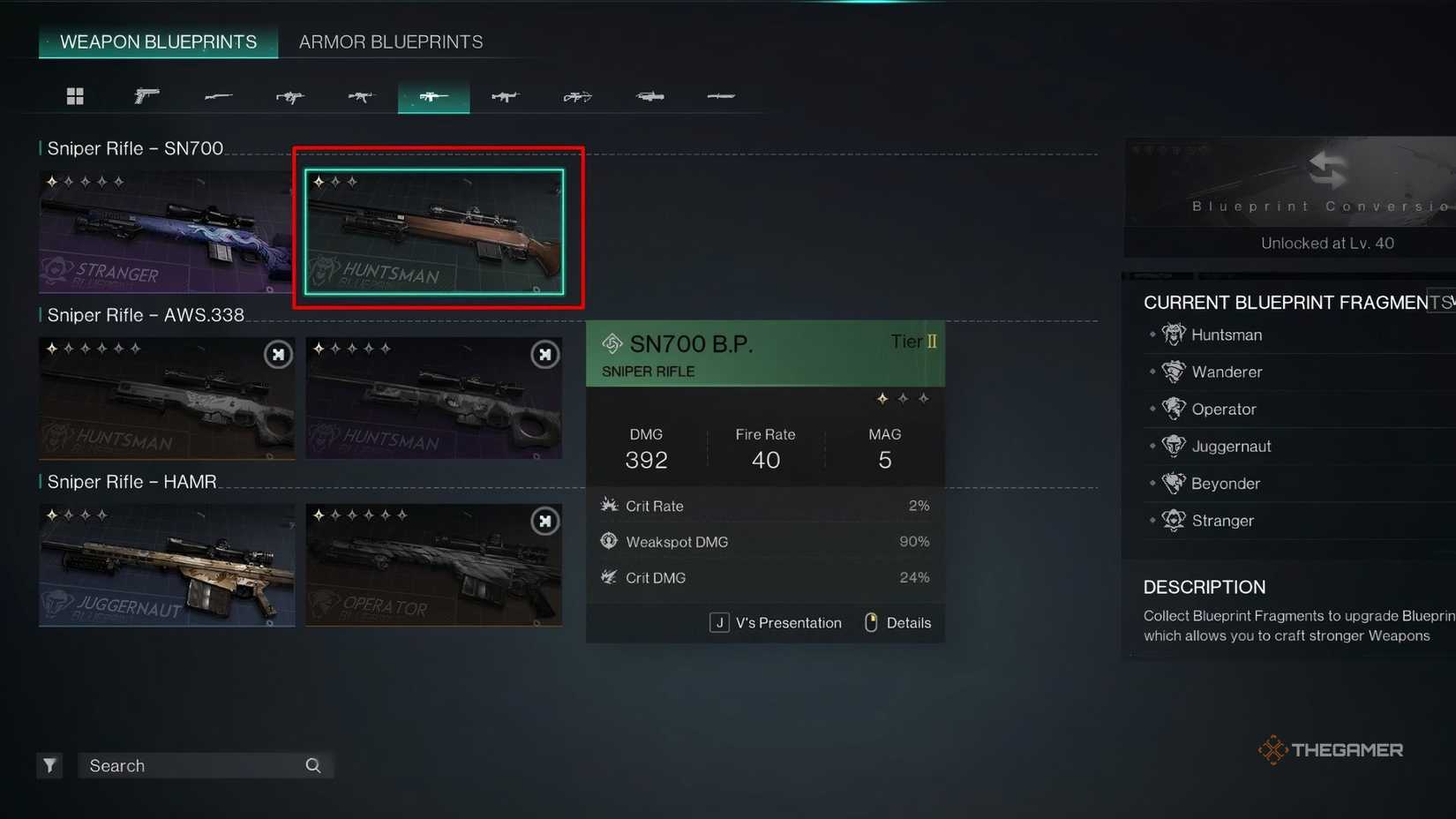This screenshot has height=819, width=1456.
Task: Select the pistol weapon category icon
Action: point(146,95)
